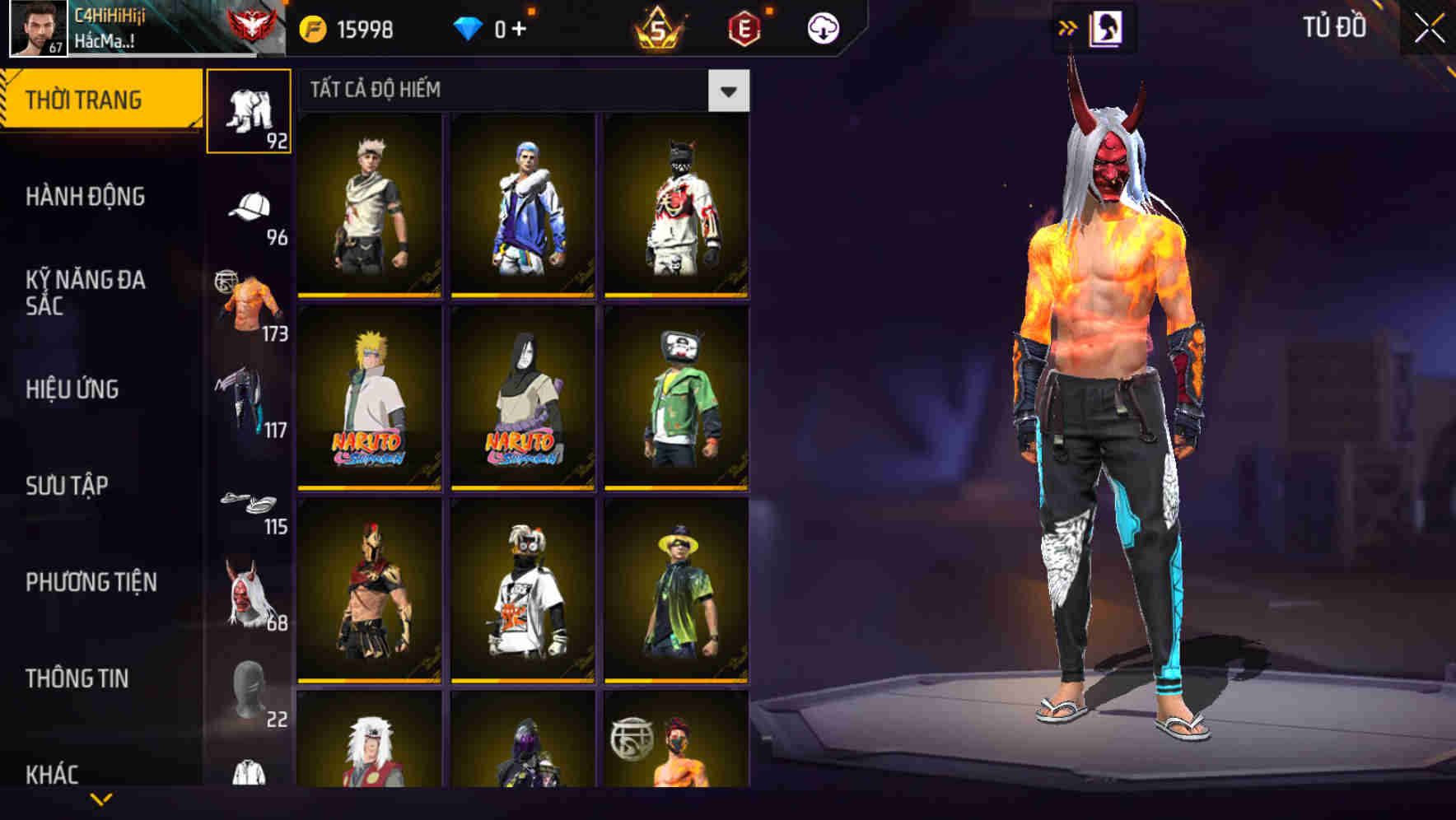This screenshot has width=1456, height=820.
Task: Expand more categories with the bottom chevron
Action: (100, 797)
